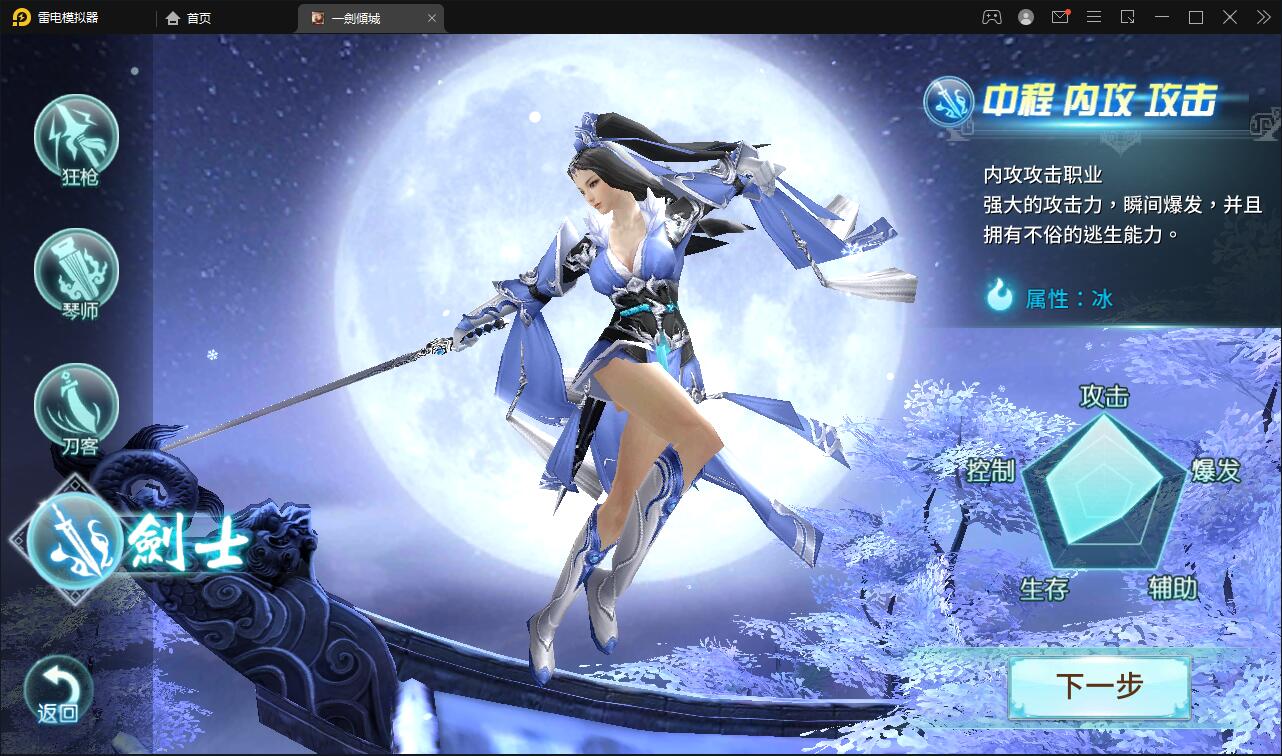Open the hamburger menu in the title bar
The image size is (1282, 756).
[1094, 17]
